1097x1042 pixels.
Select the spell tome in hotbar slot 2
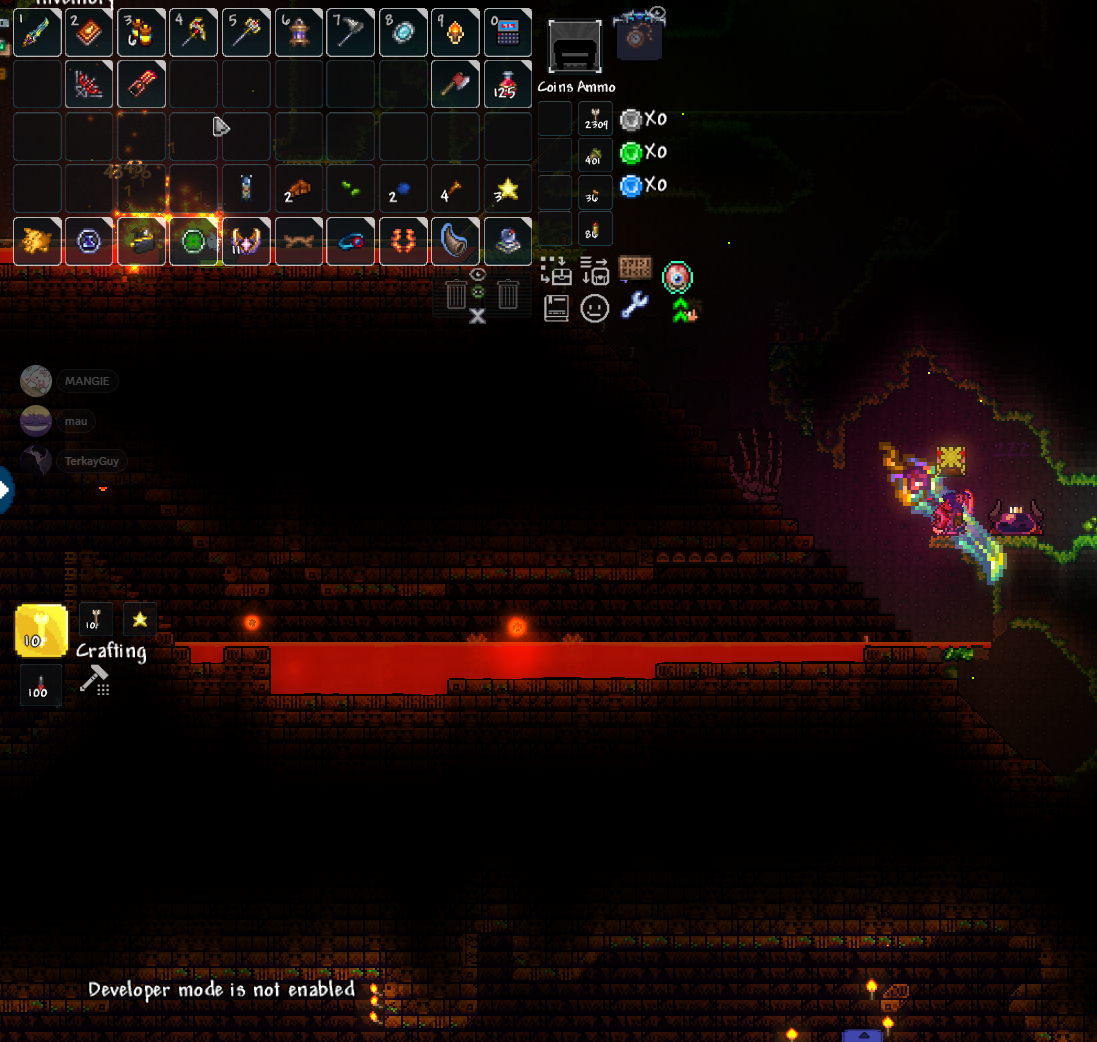pyautogui.click(x=89, y=33)
